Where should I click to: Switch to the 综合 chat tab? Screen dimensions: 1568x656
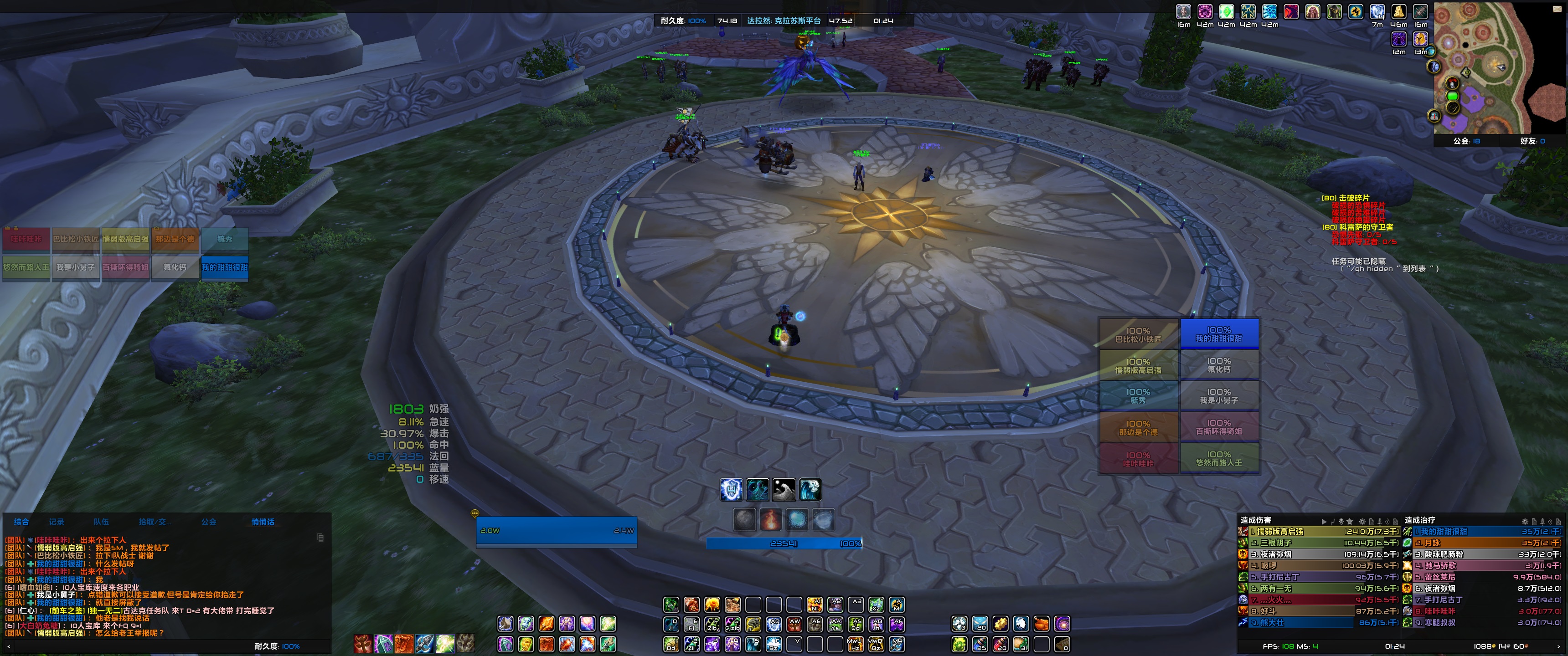pos(21,522)
